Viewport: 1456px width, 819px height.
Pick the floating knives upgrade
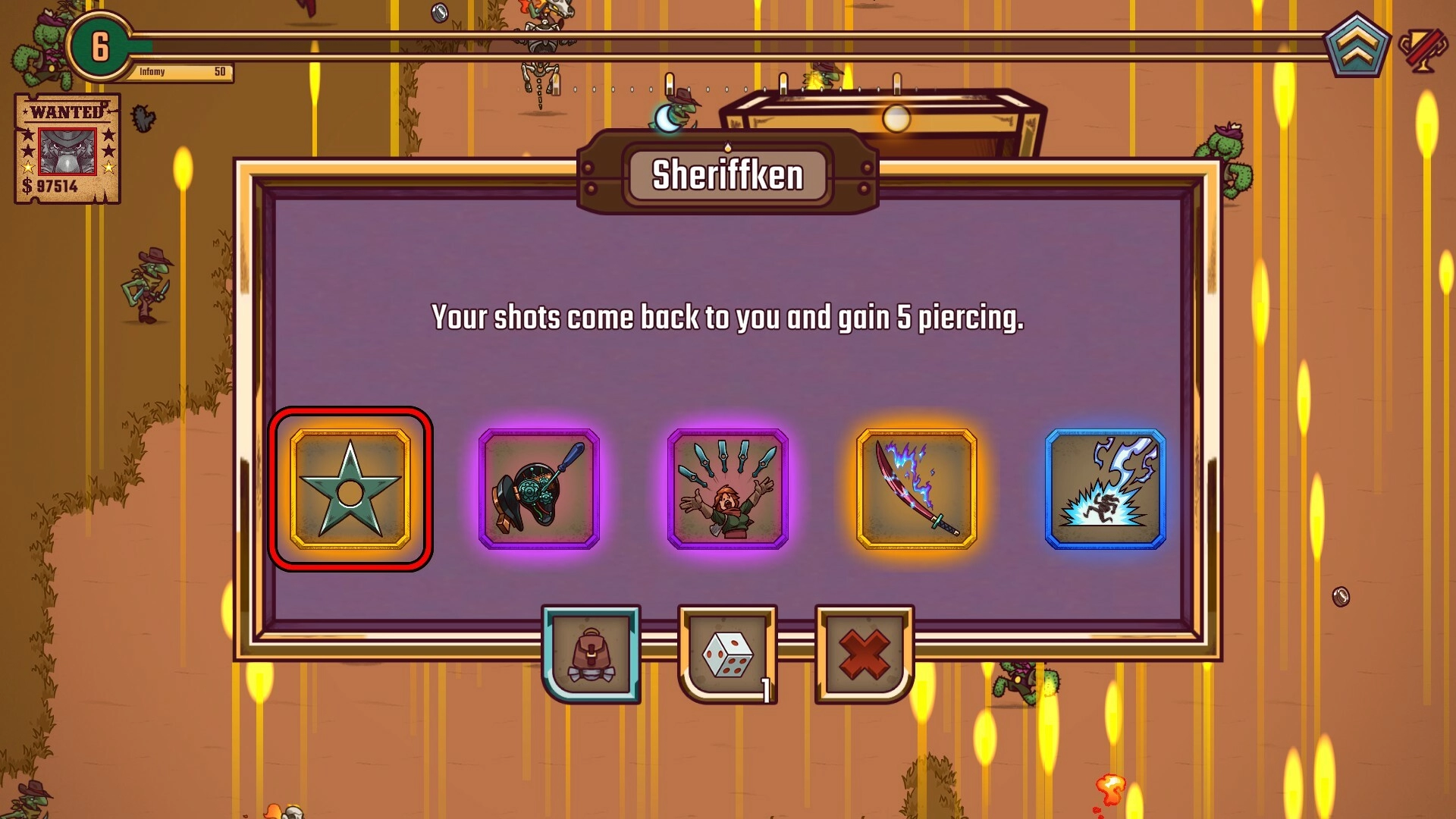coord(728,489)
